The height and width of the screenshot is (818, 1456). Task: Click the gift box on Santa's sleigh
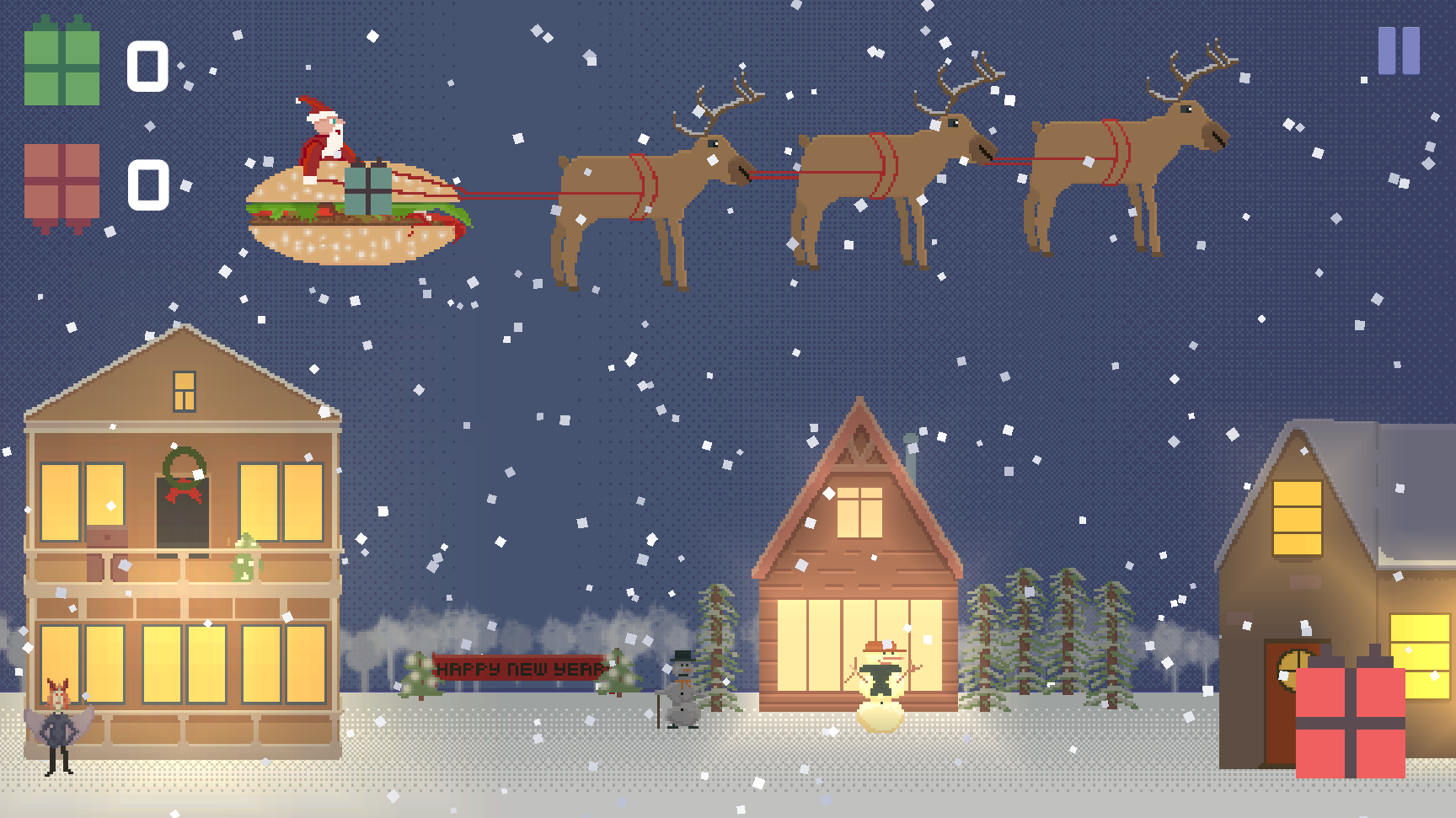pos(368,191)
